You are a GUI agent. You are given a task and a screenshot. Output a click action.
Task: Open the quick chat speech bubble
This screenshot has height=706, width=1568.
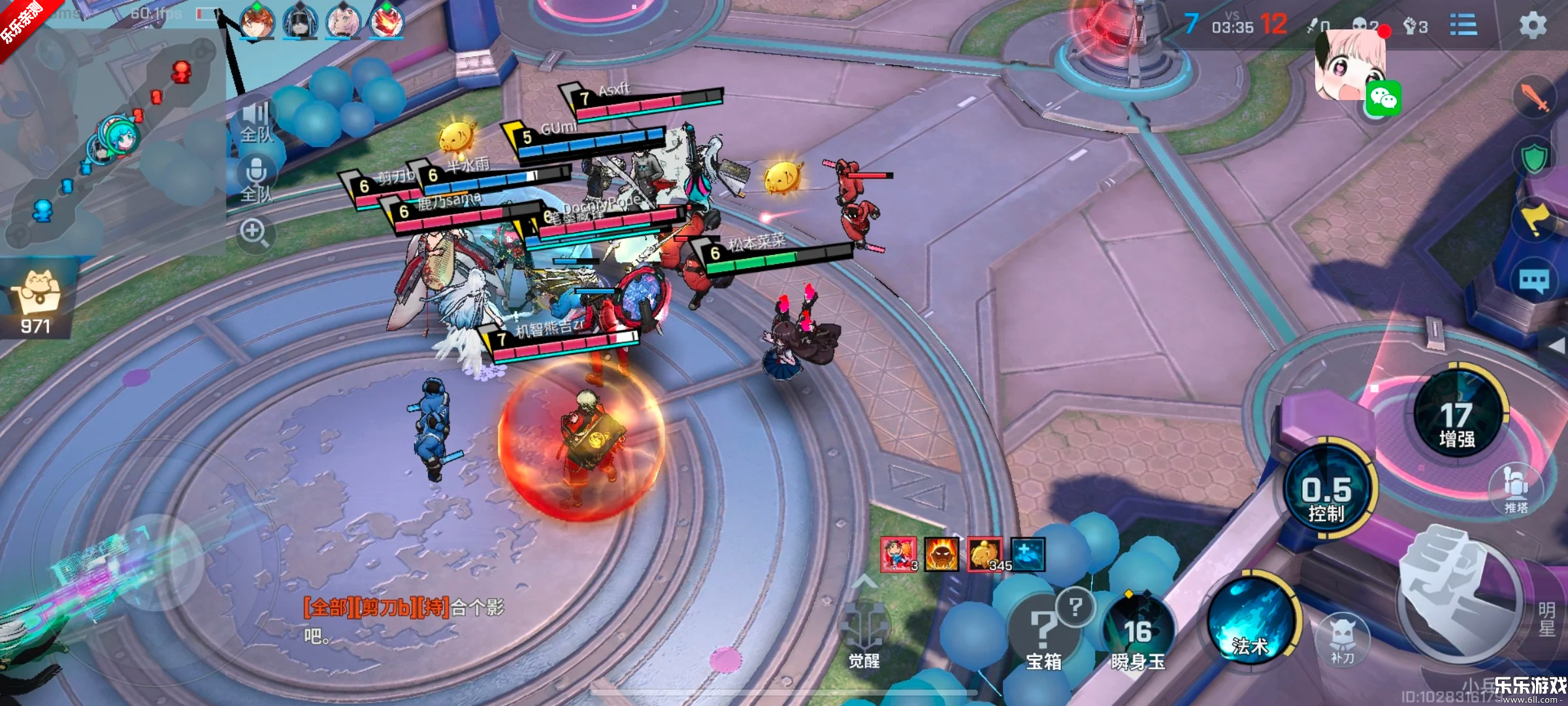1533,282
